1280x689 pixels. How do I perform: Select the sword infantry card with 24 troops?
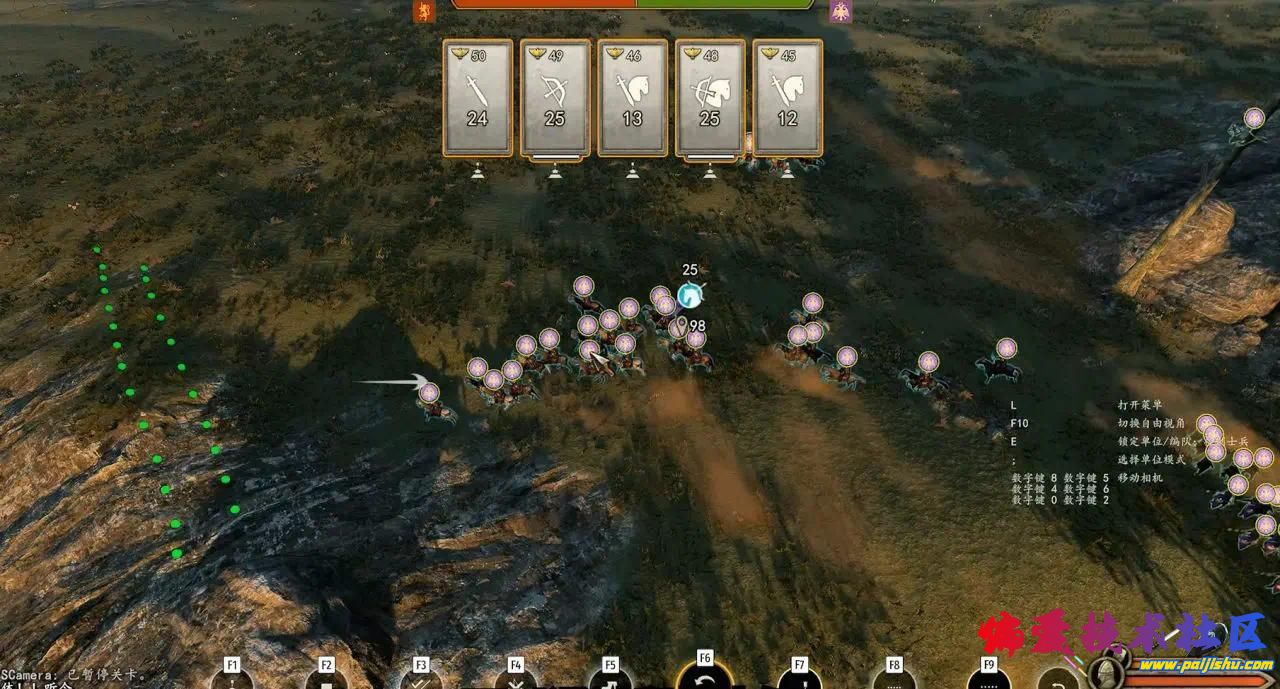pyautogui.click(x=478, y=98)
